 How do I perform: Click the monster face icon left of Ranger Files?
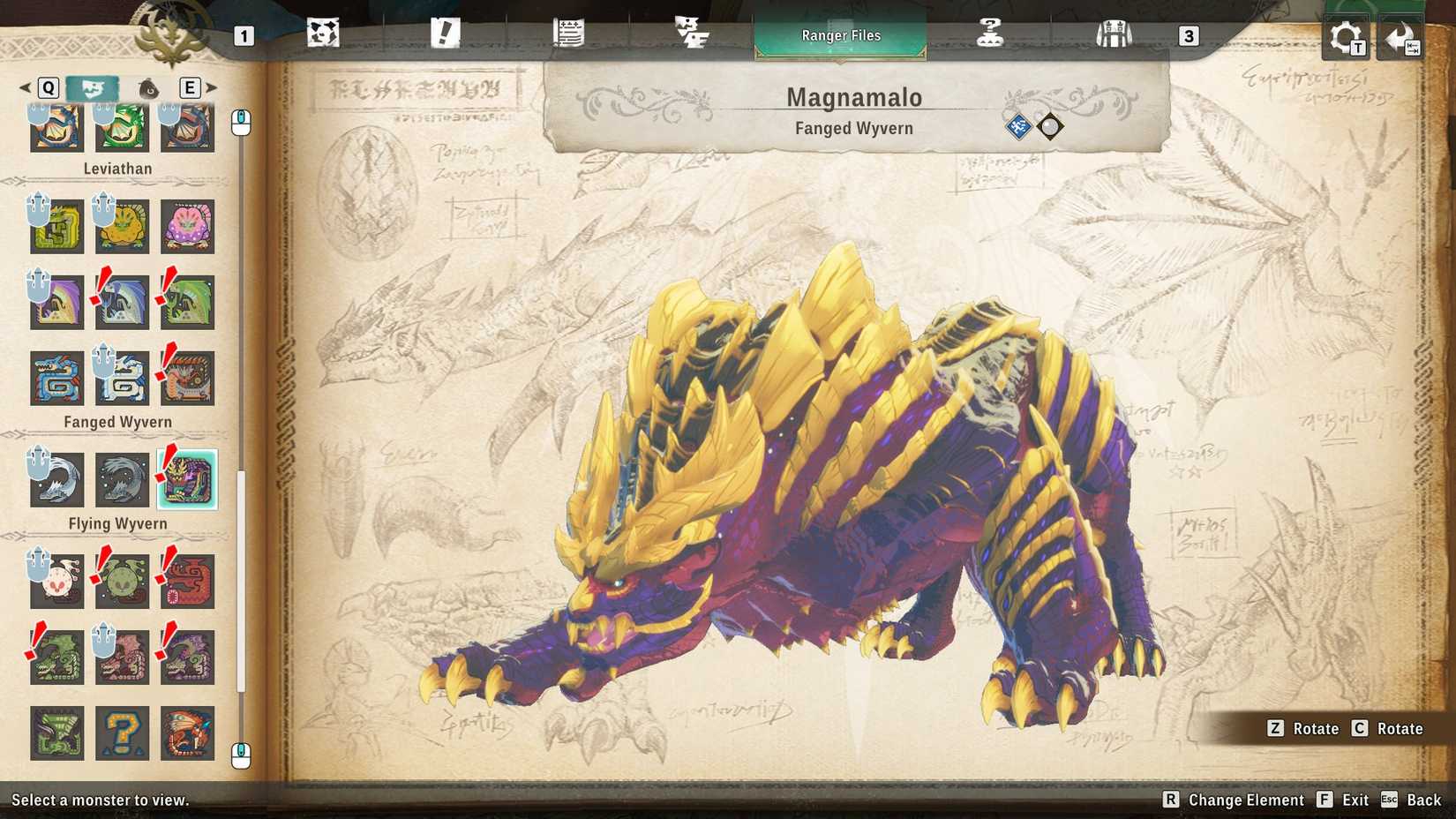[x=692, y=31]
